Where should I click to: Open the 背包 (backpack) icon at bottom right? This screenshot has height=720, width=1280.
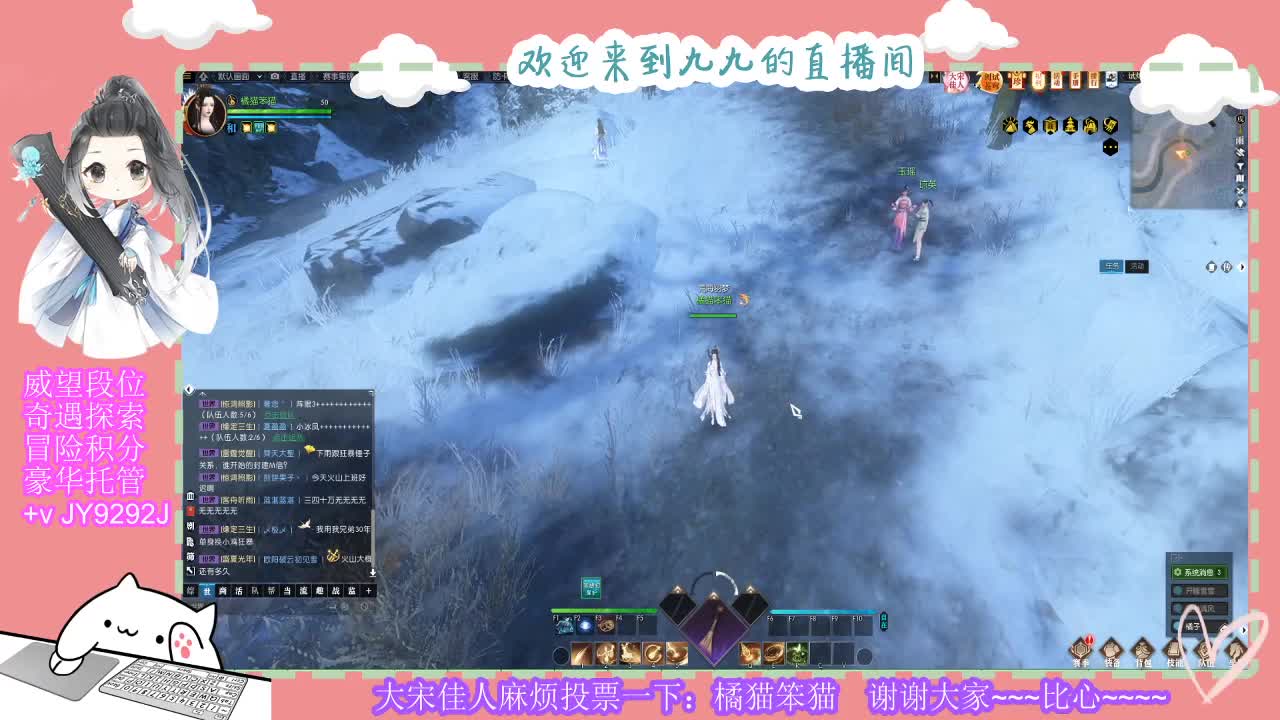point(1144,649)
